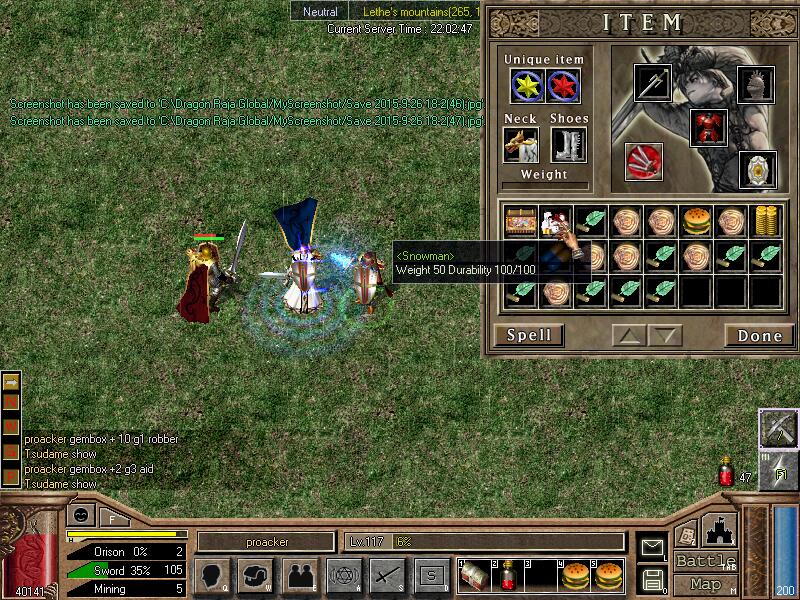800x600 pixels.
Task: Select the necklace in the Neck slot
Action: click(520, 144)
